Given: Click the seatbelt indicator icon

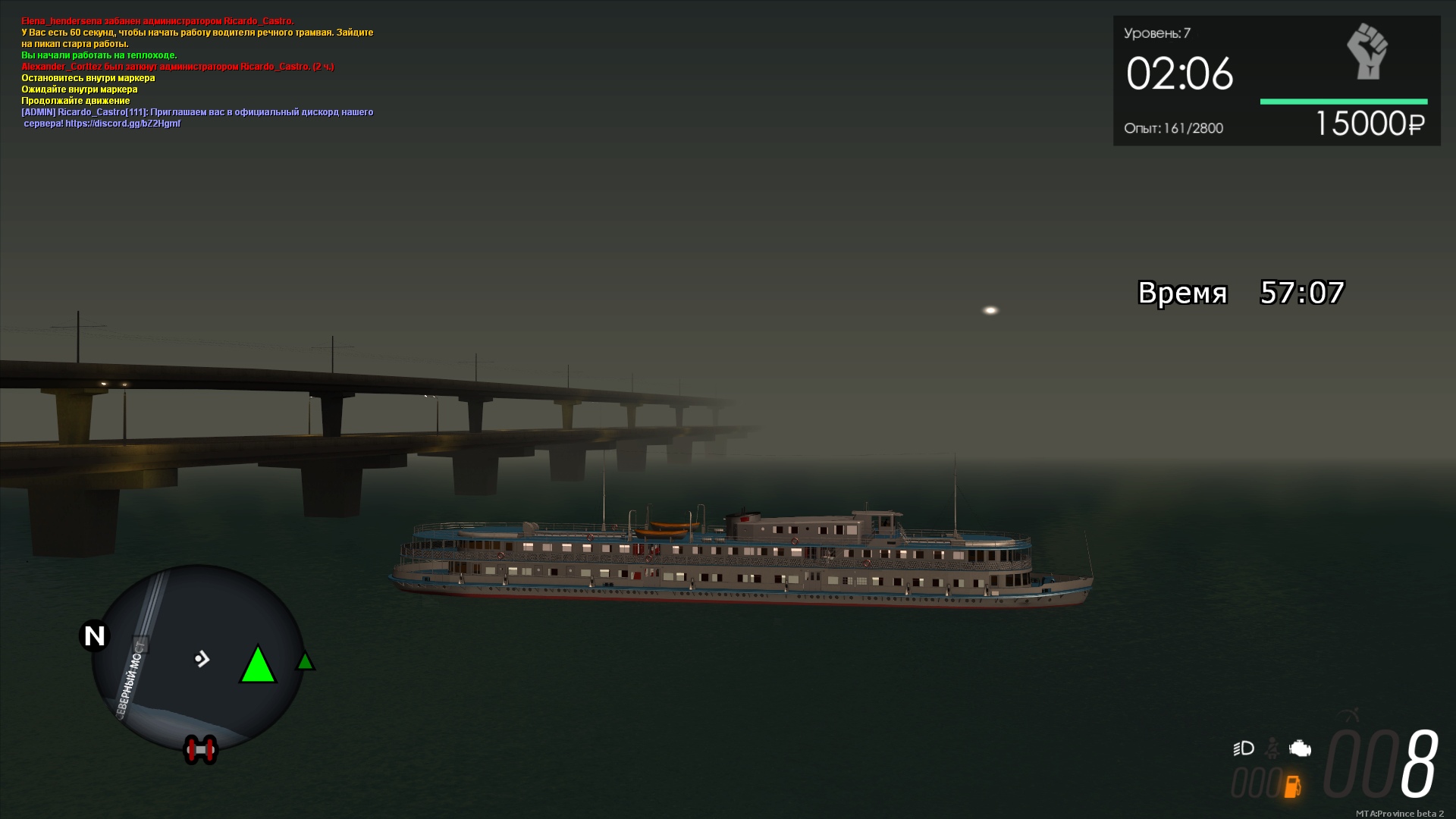Looking at the screenshot, I should (x=1273, y=748).
